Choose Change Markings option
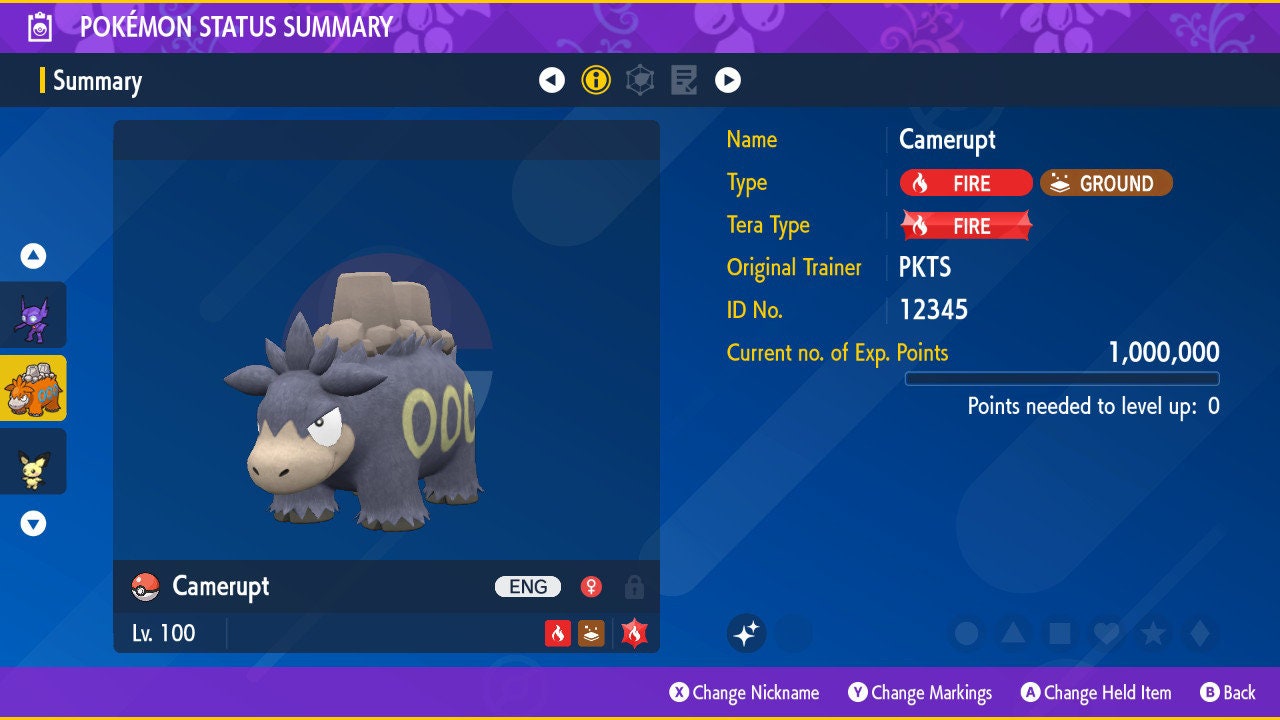The height and width of the screenshot is (720, 1280). click(x=920, y=693)
